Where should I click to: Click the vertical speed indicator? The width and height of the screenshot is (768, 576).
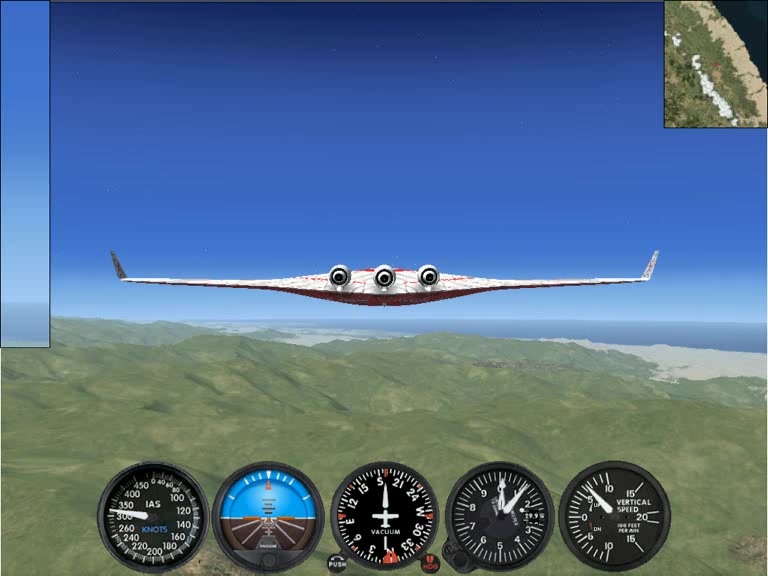614,516
